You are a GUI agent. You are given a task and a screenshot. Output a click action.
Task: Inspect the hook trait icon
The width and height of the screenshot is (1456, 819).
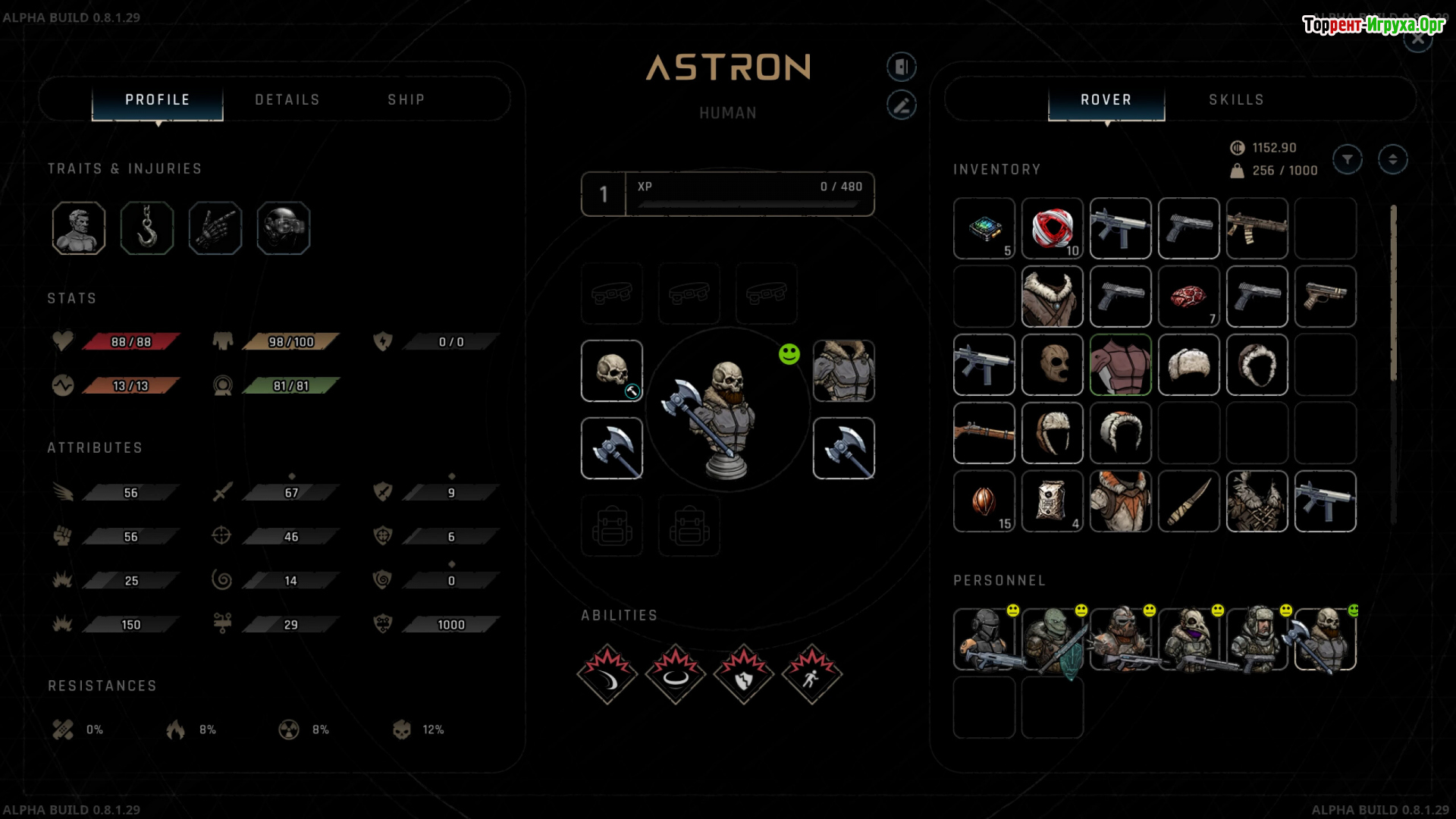[147, 228]
